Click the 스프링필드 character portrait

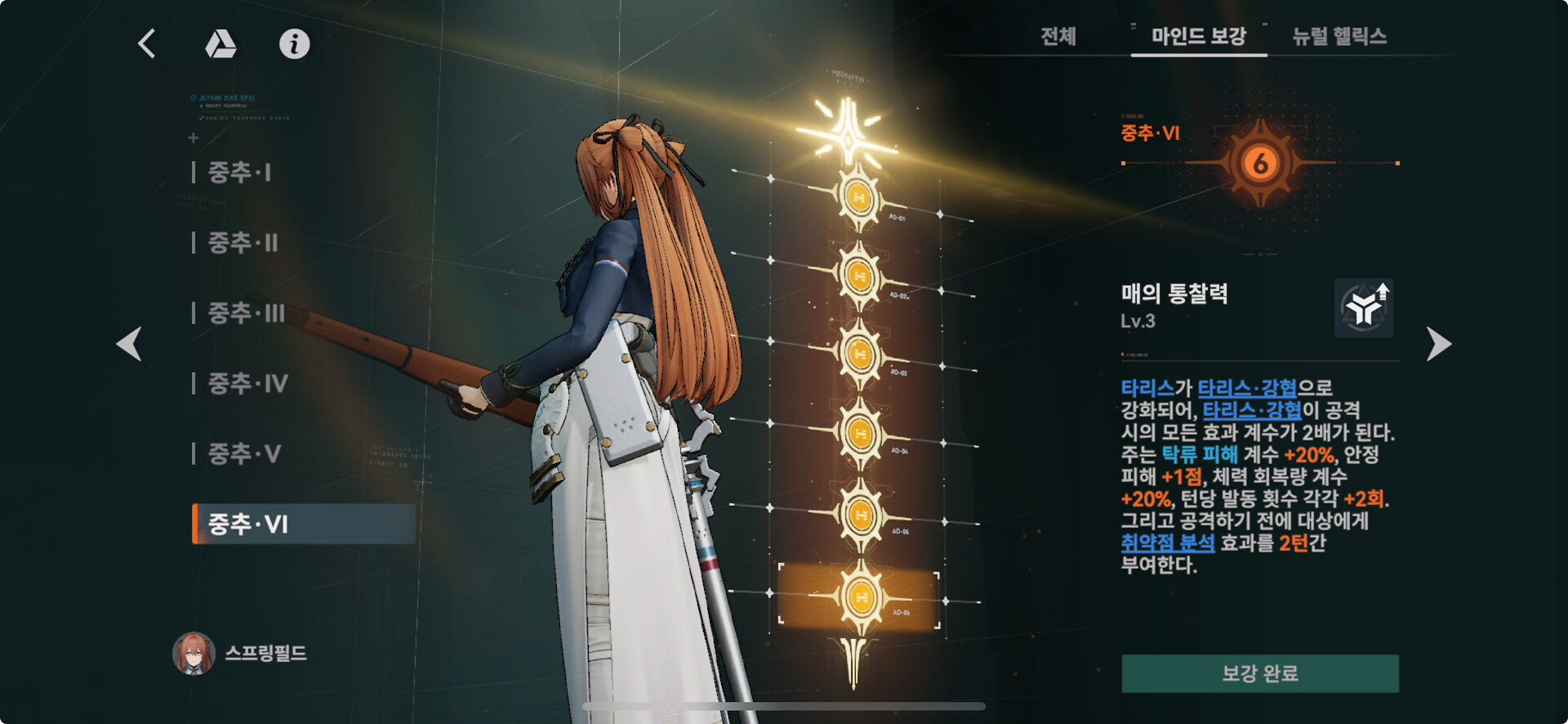pos(194,653)
